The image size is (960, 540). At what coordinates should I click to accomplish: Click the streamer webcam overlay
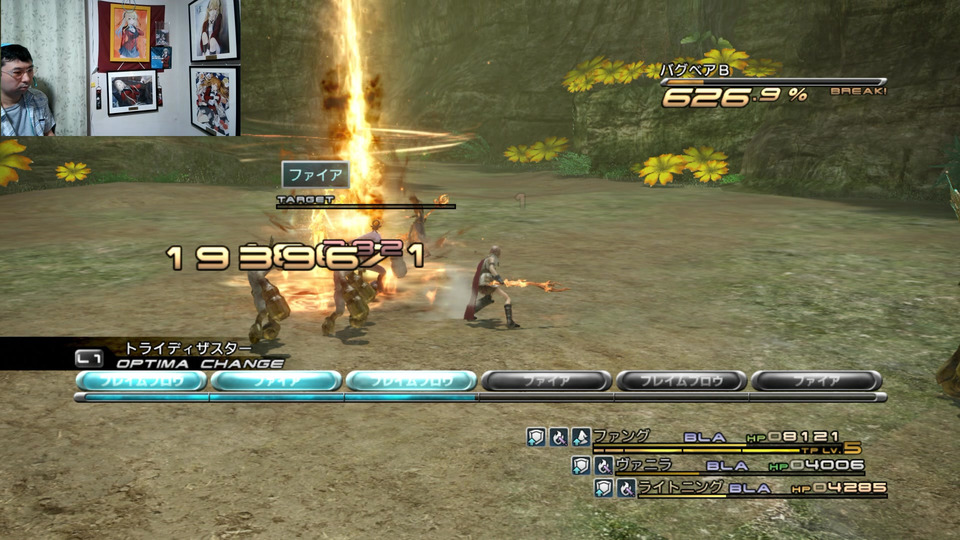point(120,68)
